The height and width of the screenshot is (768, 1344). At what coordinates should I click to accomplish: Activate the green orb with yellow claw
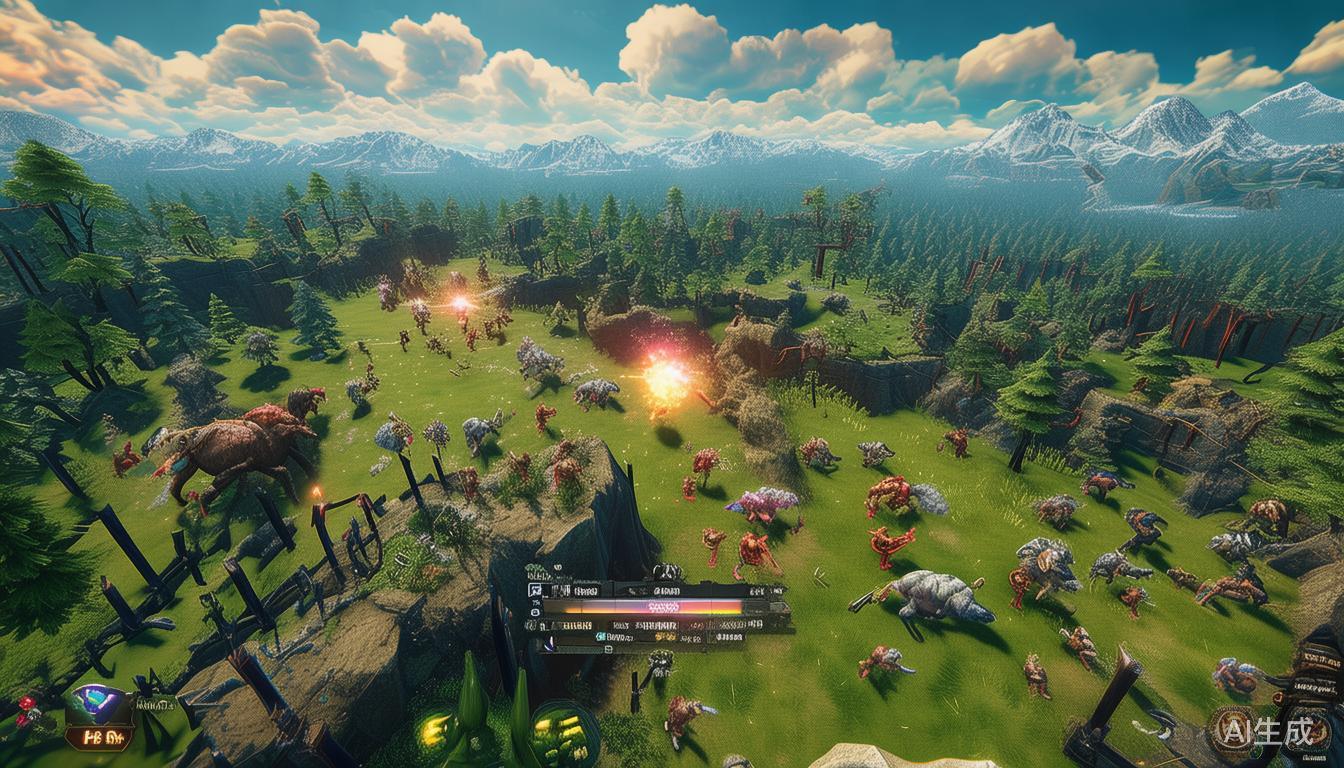(437, 731)
